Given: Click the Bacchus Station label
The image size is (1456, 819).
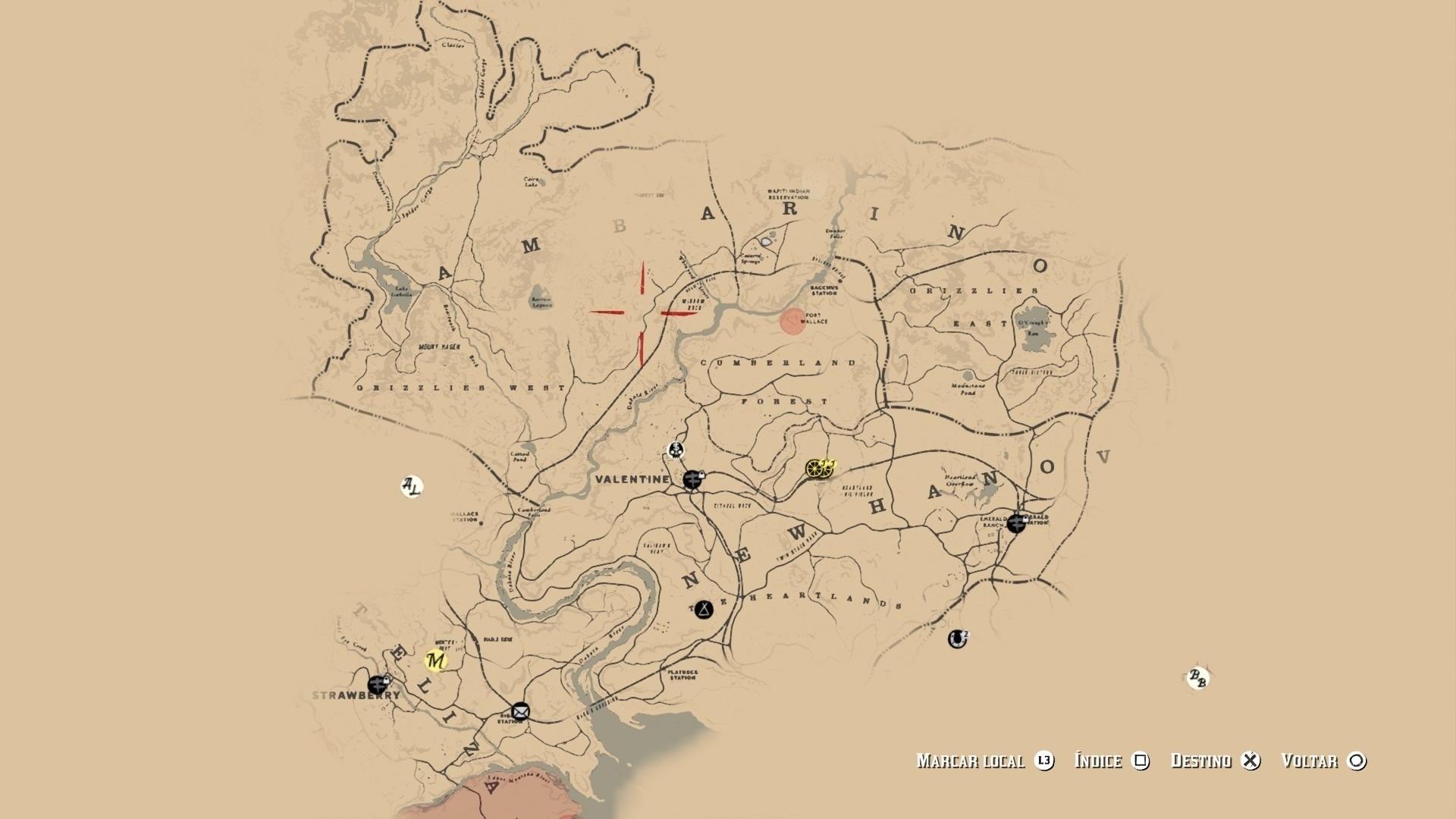Looking at the screenshot, I should [x=823, y=292].
